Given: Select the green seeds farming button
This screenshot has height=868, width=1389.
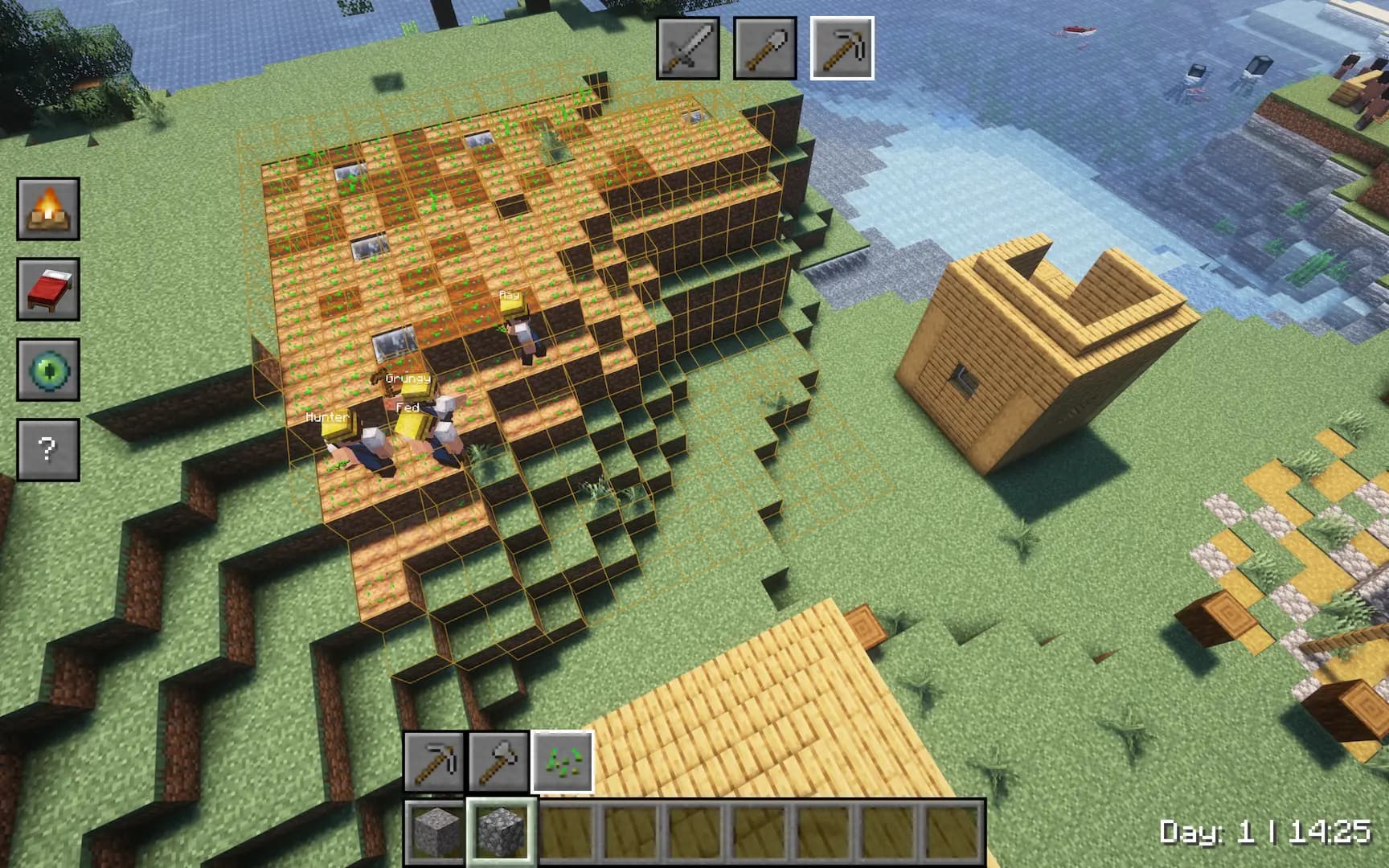Looking at the screenshot, I should tap(563, 761).
